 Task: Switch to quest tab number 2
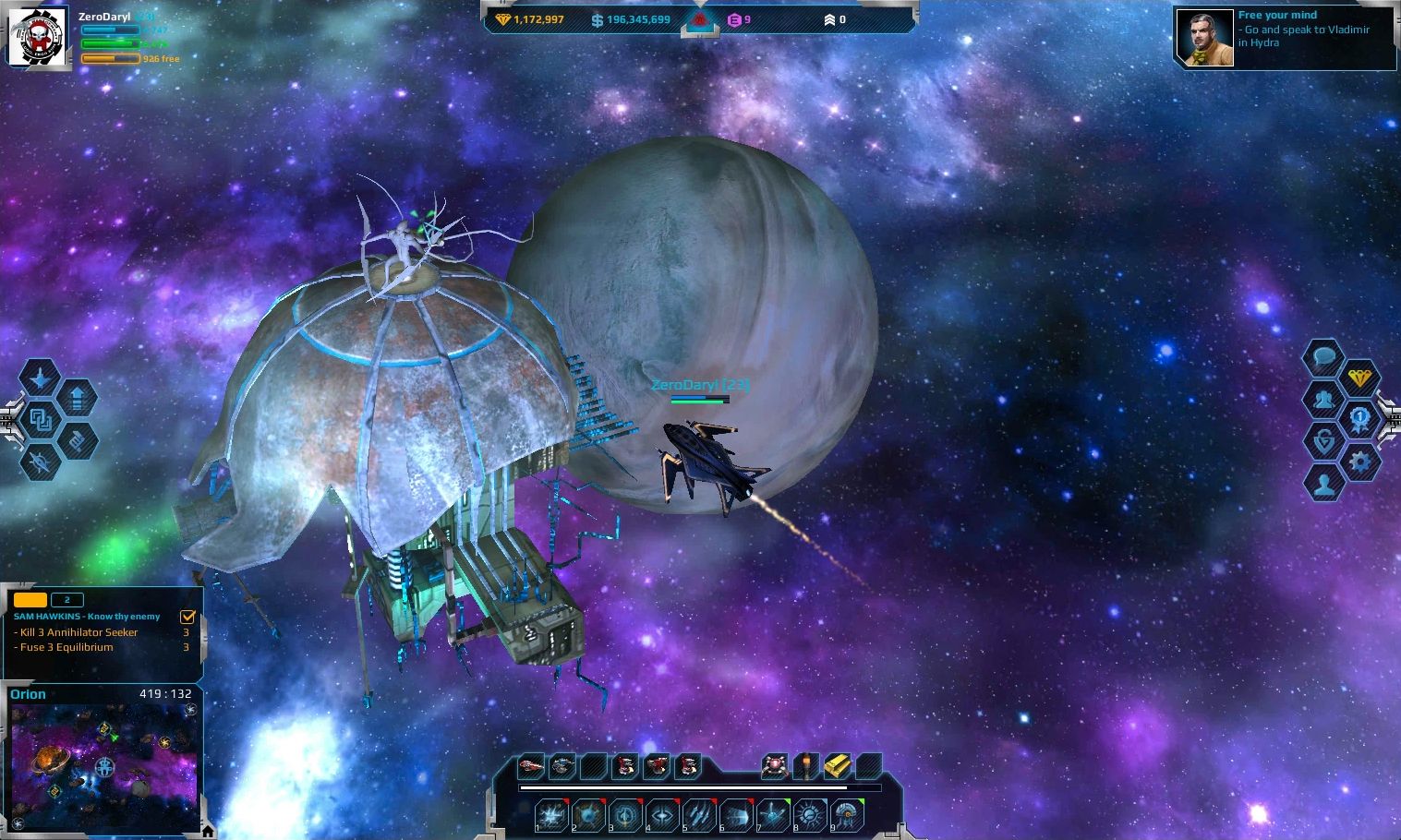pyautogui.click(x=66, y=600)
